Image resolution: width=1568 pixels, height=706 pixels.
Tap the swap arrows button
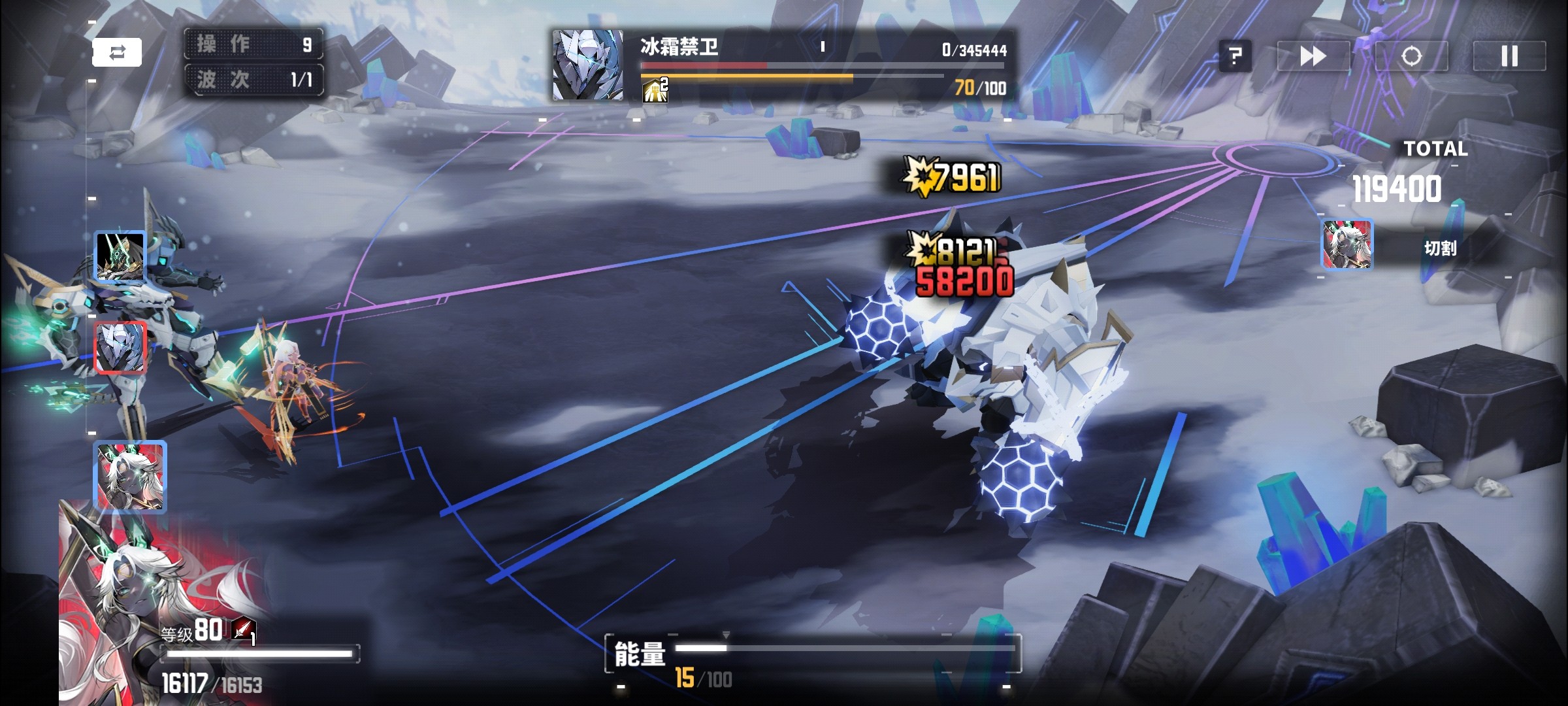coord(117,52)
